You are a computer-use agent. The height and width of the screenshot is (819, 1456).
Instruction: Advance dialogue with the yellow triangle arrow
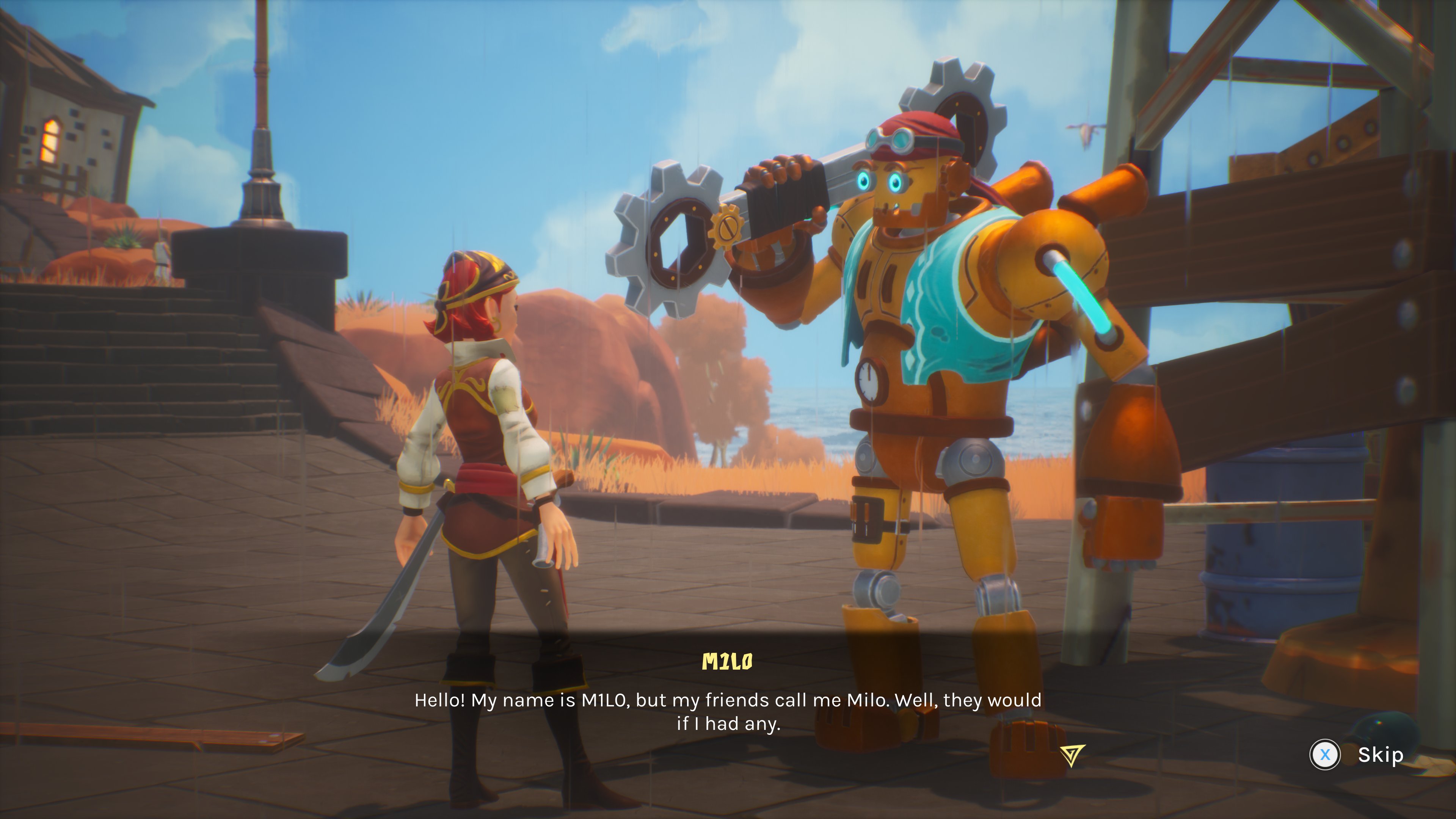click(1072, 754)
